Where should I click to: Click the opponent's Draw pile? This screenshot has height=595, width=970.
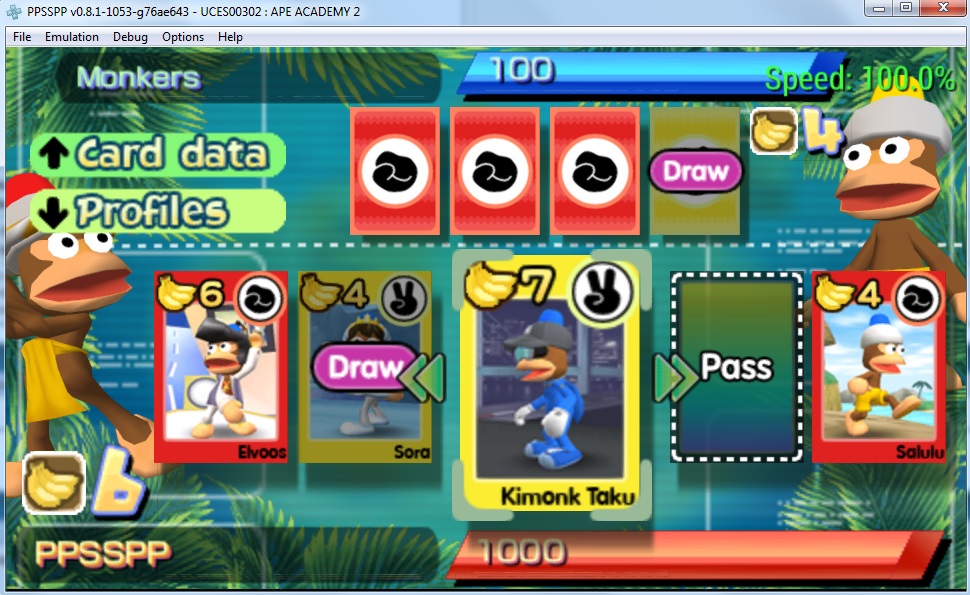point(695,171)
